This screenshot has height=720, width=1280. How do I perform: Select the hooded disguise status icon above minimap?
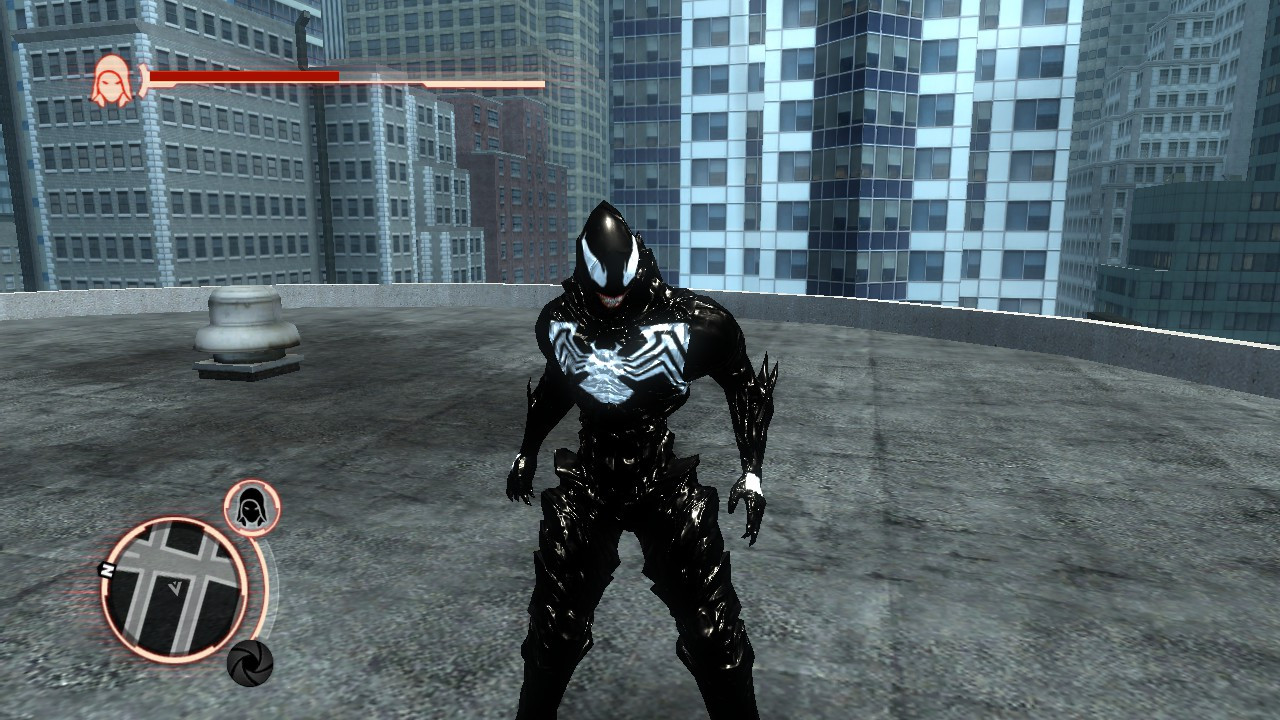click(252, 507)
